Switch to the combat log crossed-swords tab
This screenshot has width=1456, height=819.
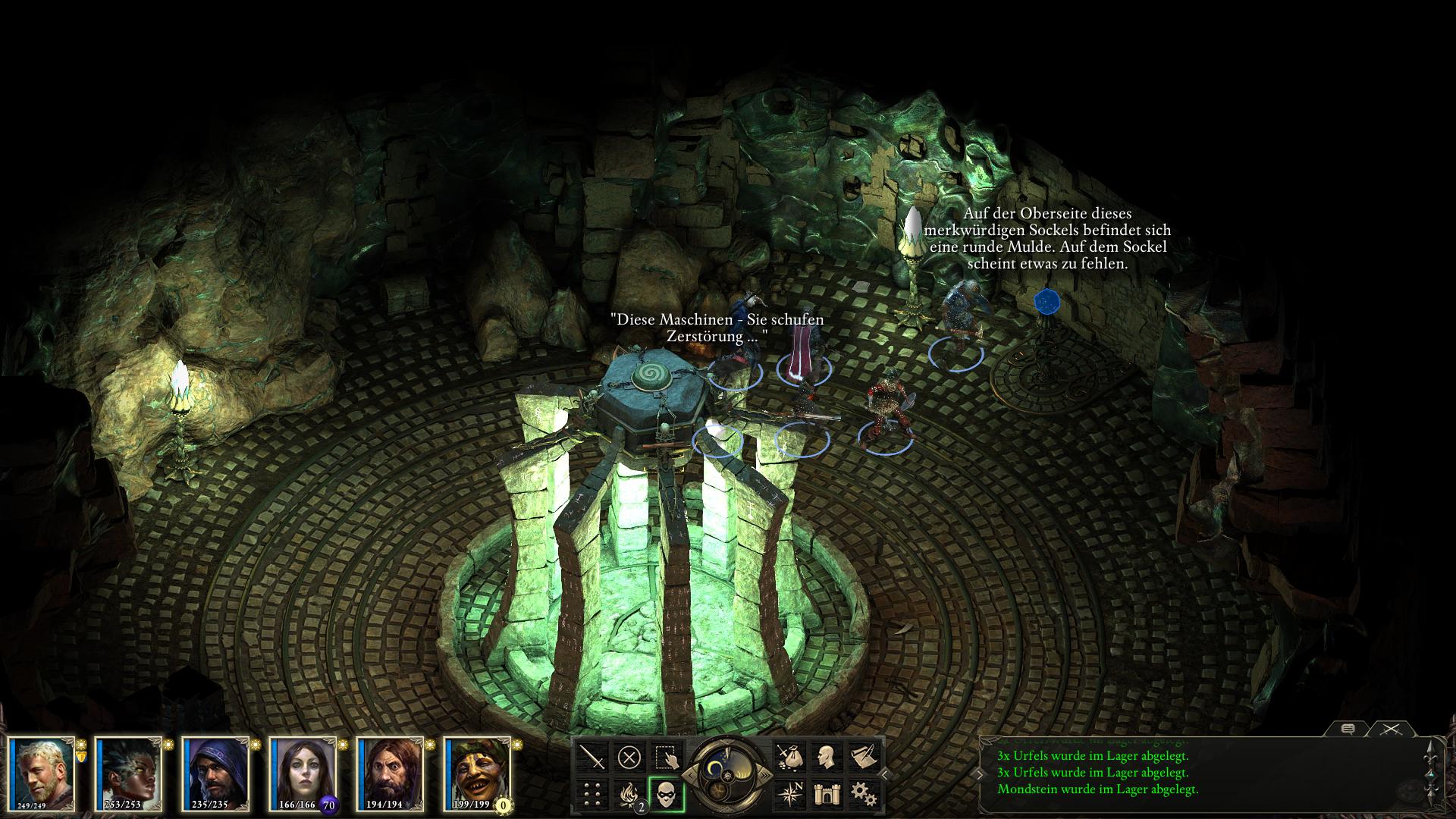[x=1390, y=729]
